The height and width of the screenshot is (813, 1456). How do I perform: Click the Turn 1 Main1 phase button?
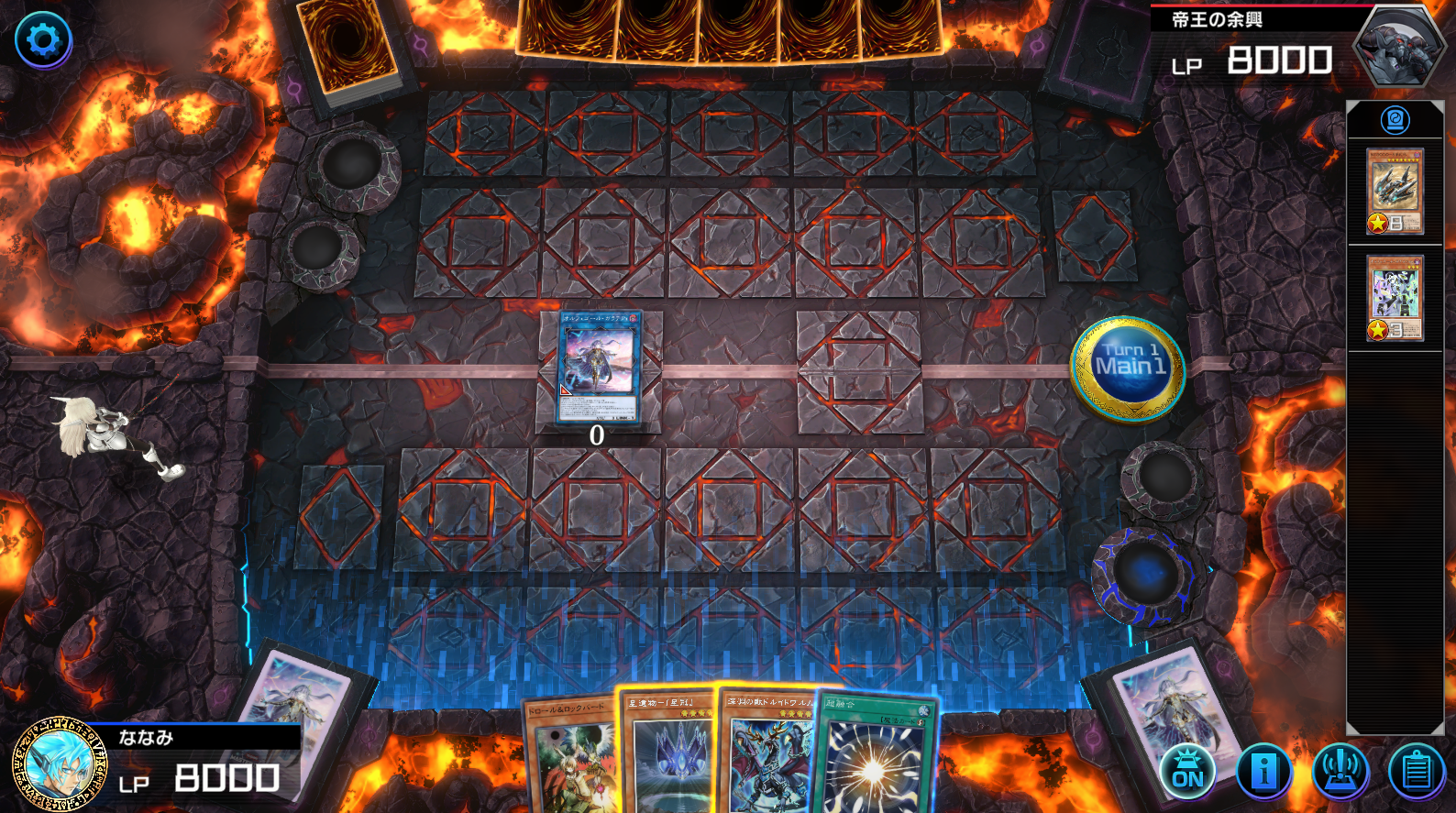tap(1129, 368)
